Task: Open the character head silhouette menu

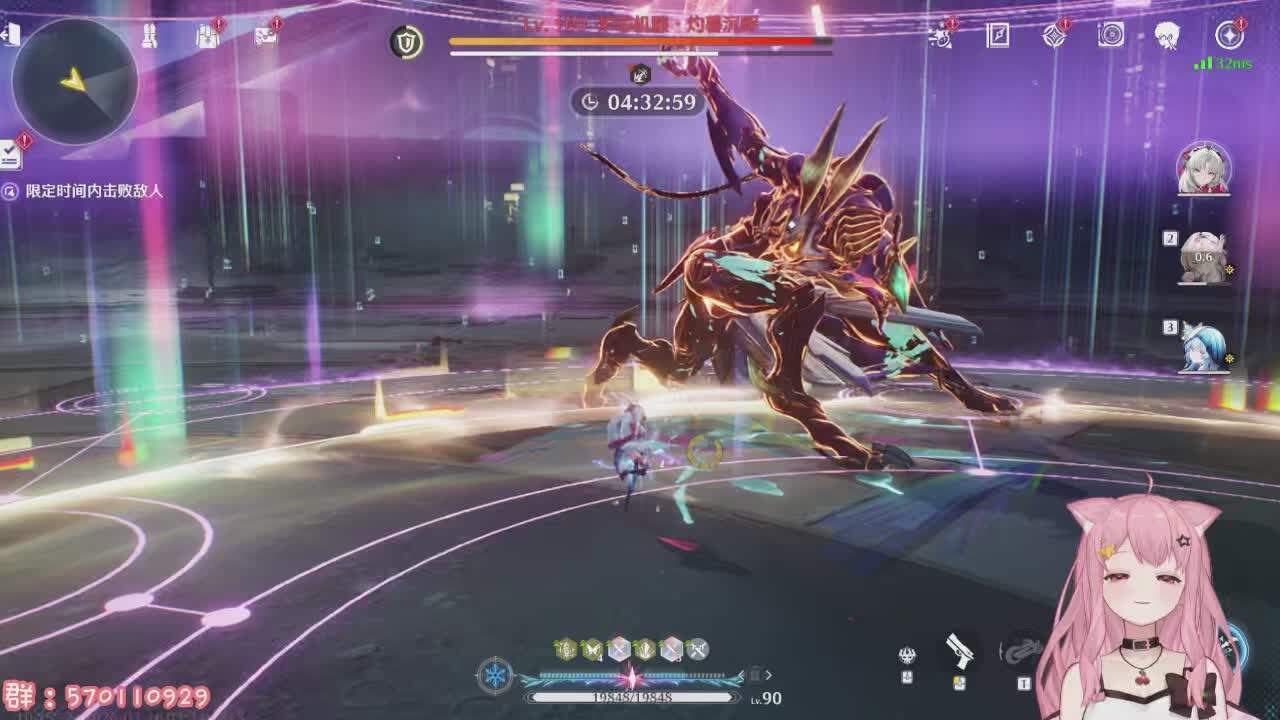Action: [1167, 36]
